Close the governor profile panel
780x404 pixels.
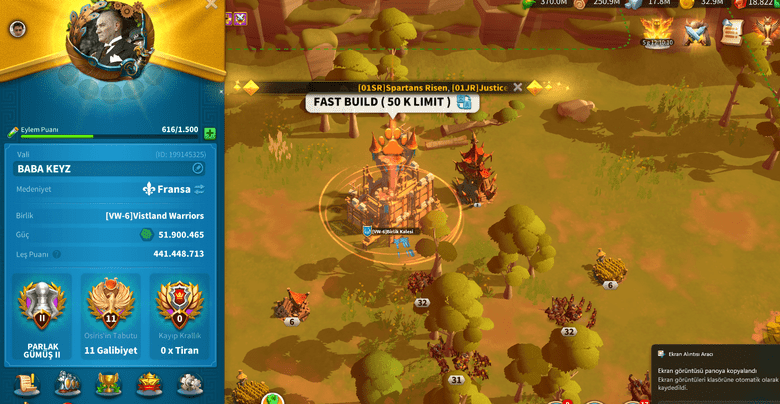click(x=211, y=4)
